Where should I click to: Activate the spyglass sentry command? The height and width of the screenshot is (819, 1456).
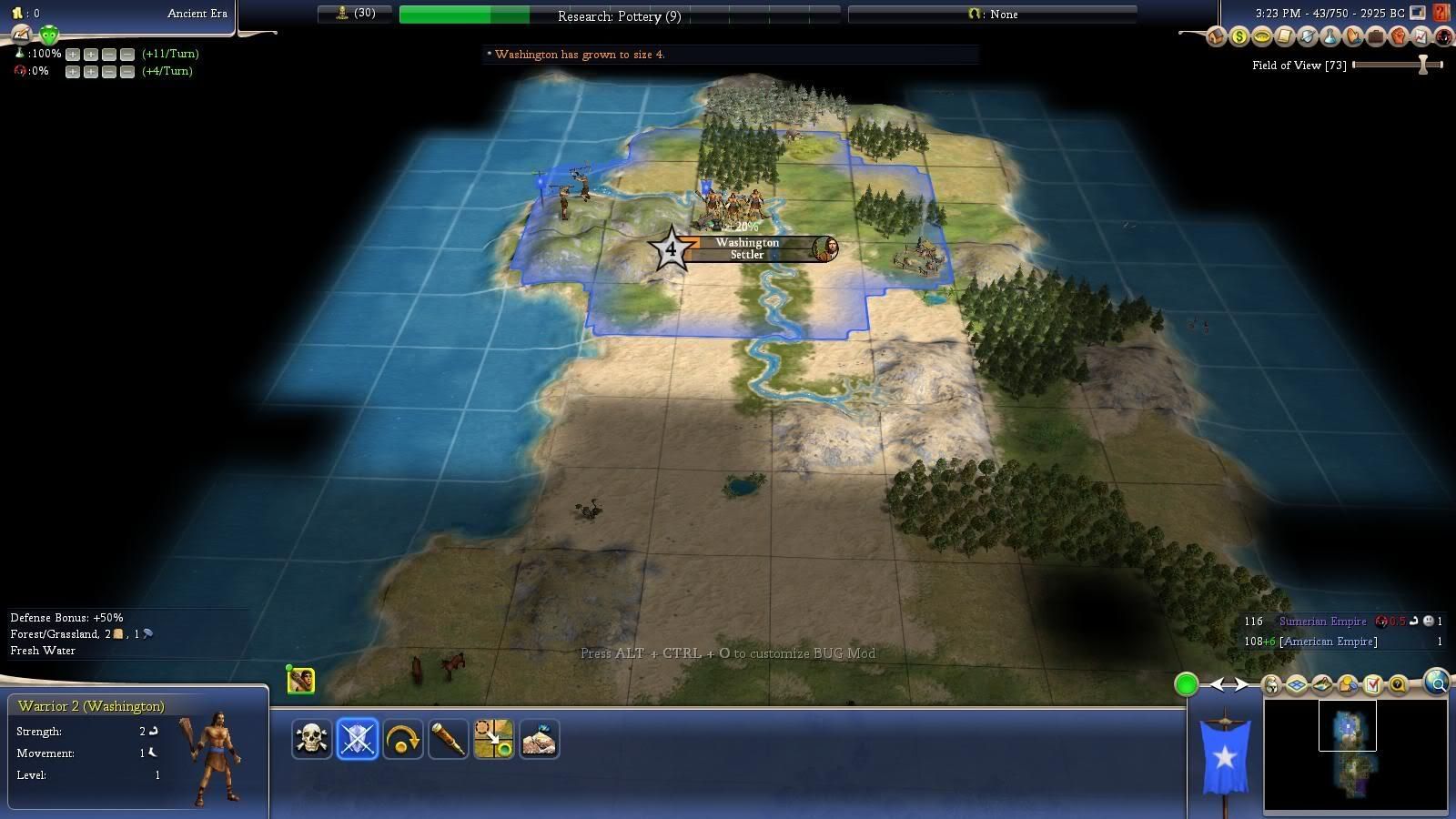point(448,739)
